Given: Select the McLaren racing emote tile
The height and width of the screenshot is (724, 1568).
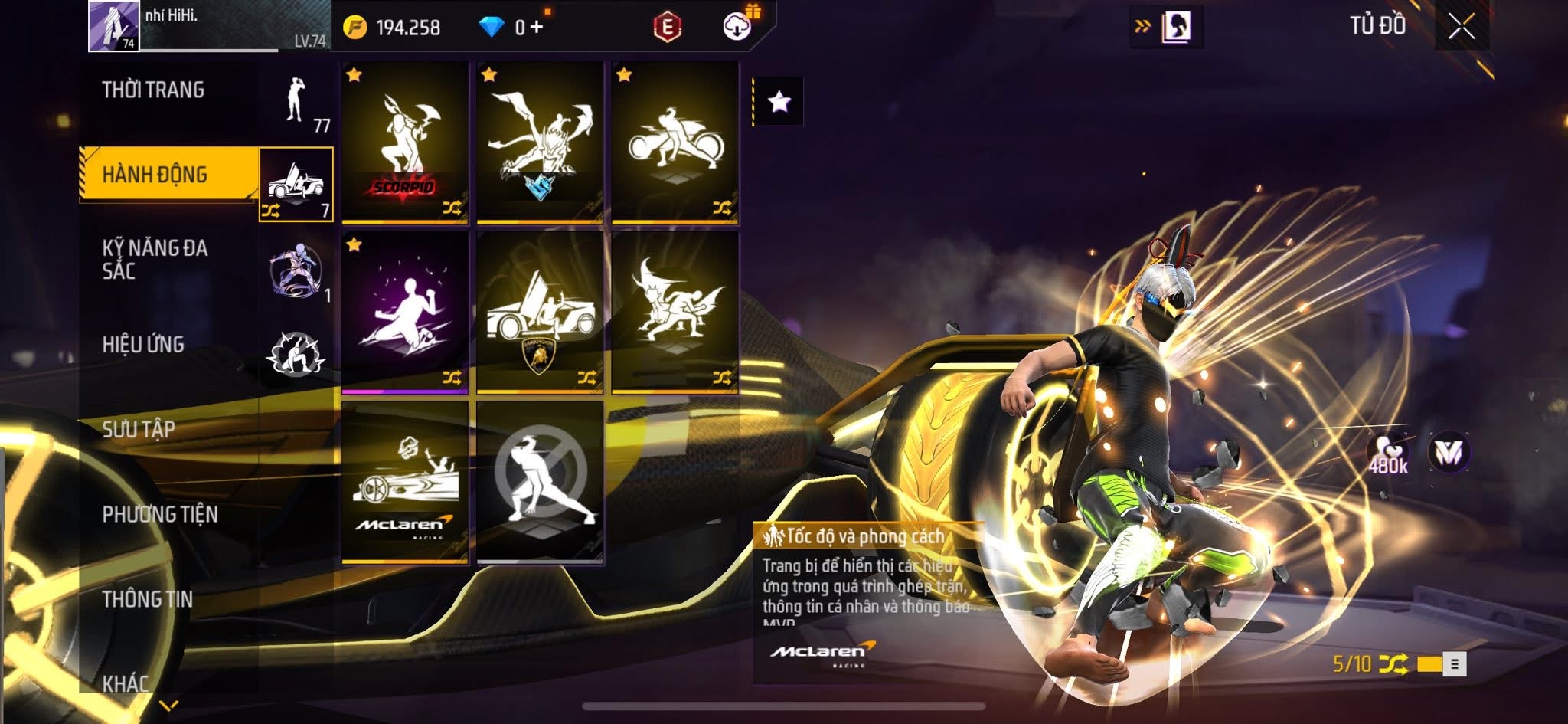Looking at the screenshot, I should [405, 482].
